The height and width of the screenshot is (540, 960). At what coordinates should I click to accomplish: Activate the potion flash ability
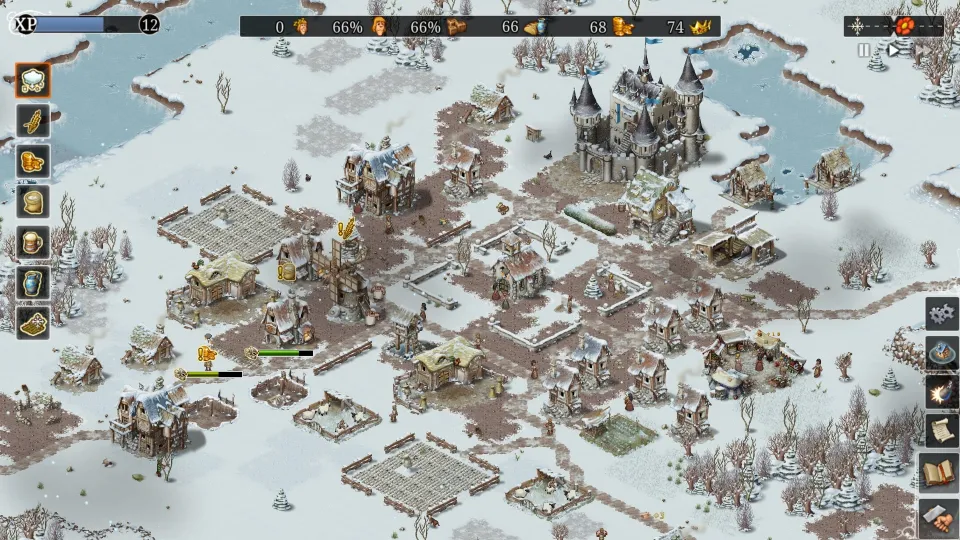[941, 392]
